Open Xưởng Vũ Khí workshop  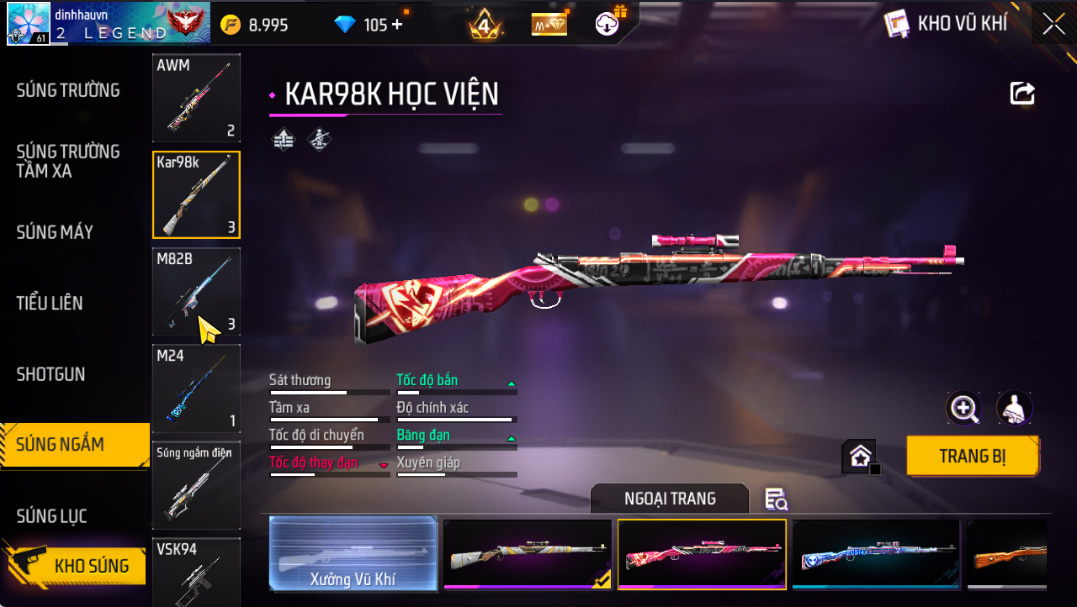click(x=354, y=553)
